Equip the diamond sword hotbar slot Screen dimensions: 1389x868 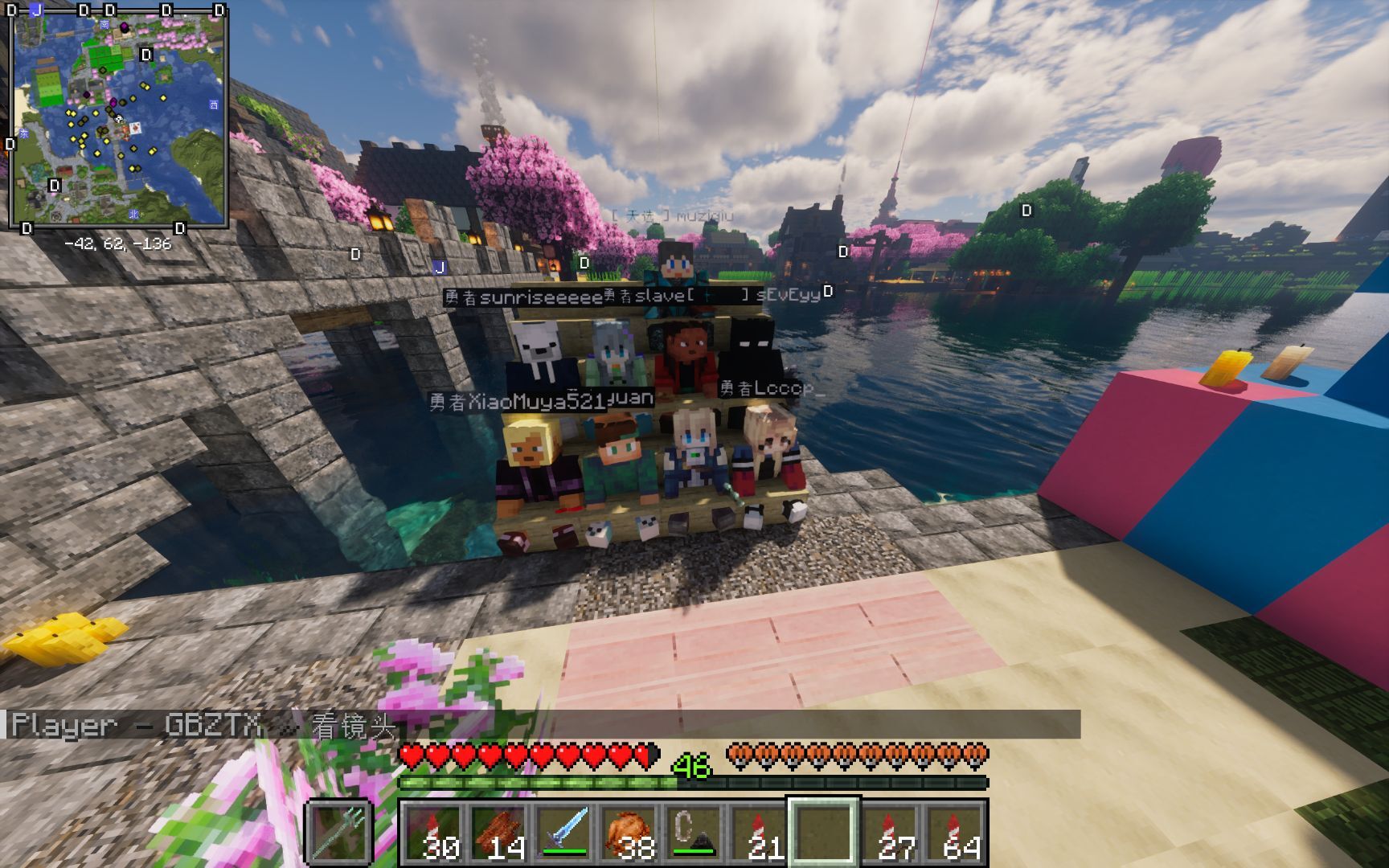click(563, 833)
